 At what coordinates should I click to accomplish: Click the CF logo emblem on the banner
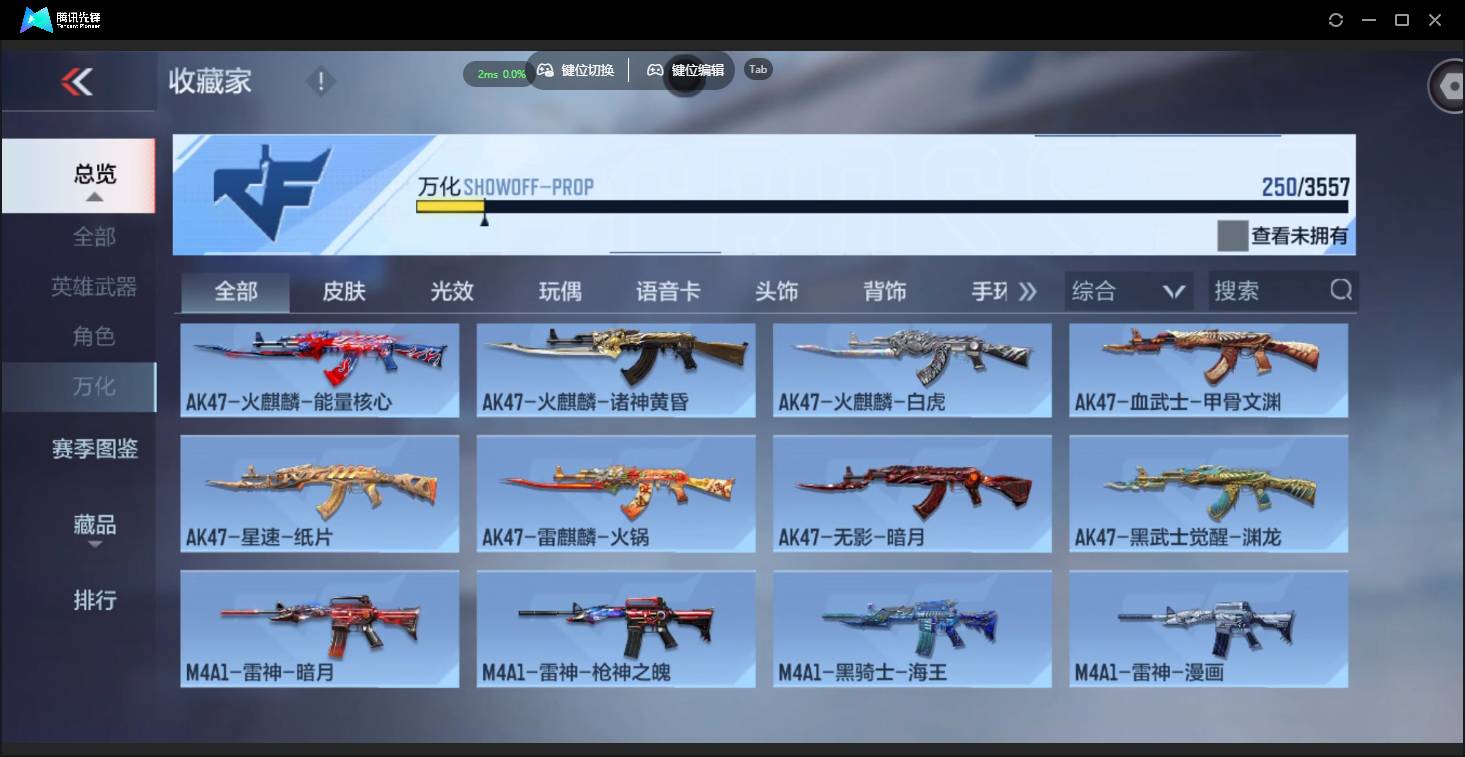[272, 193]
